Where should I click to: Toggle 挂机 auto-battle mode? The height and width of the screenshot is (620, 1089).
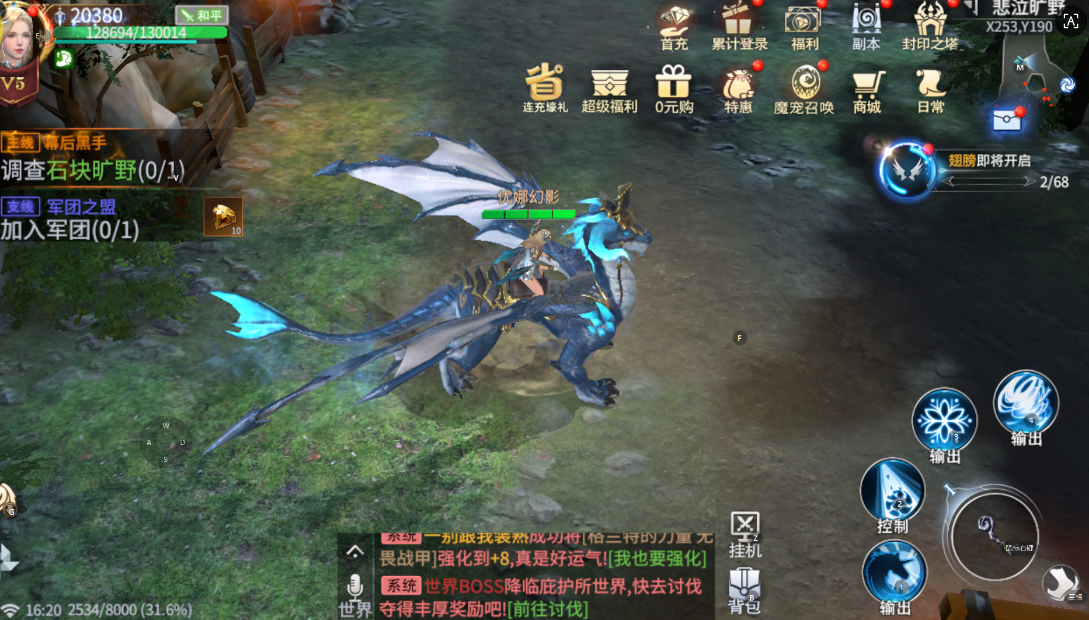pos(745,534)
